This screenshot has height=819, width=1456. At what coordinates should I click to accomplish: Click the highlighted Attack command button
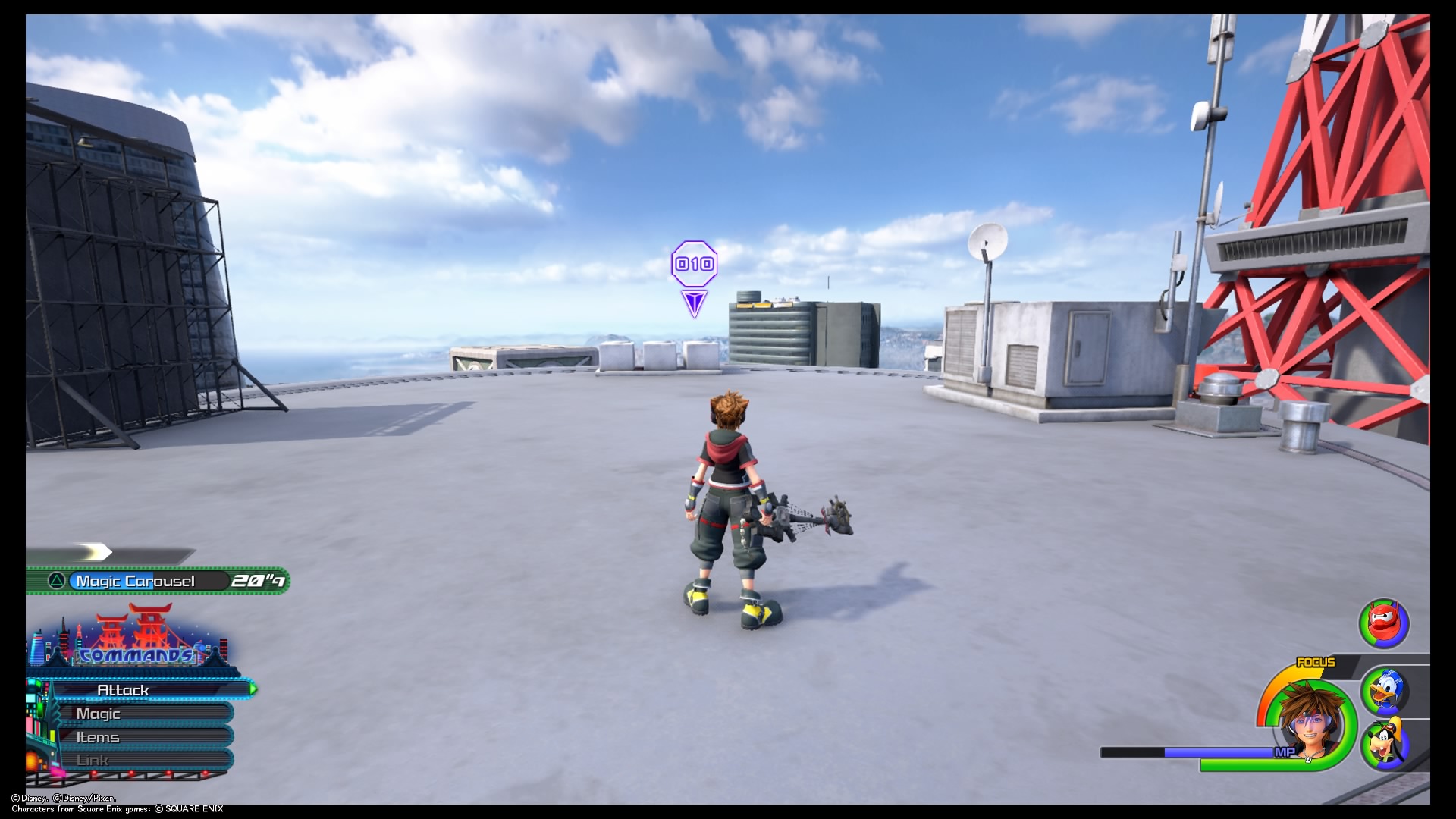pos(123,691)
